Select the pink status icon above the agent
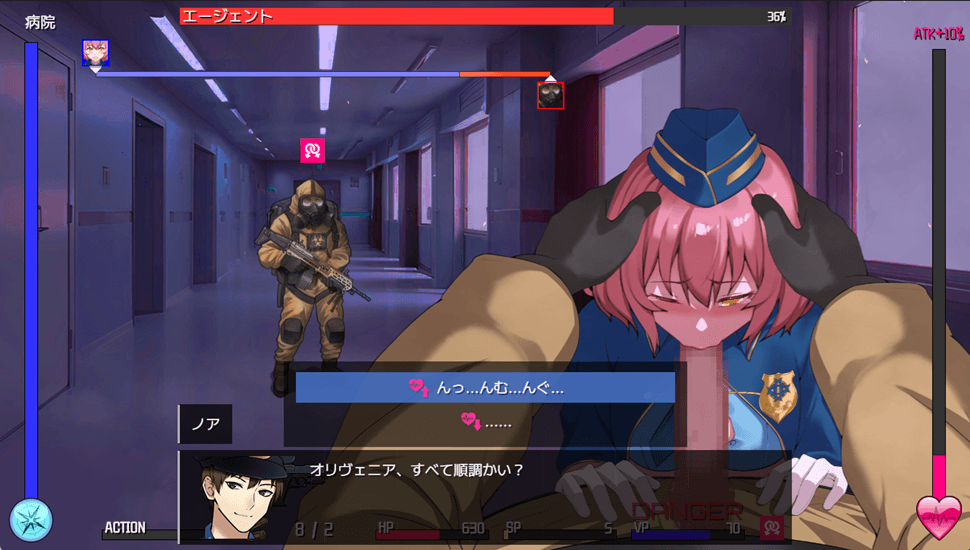 pyautogui.click(x=313, y=150)
